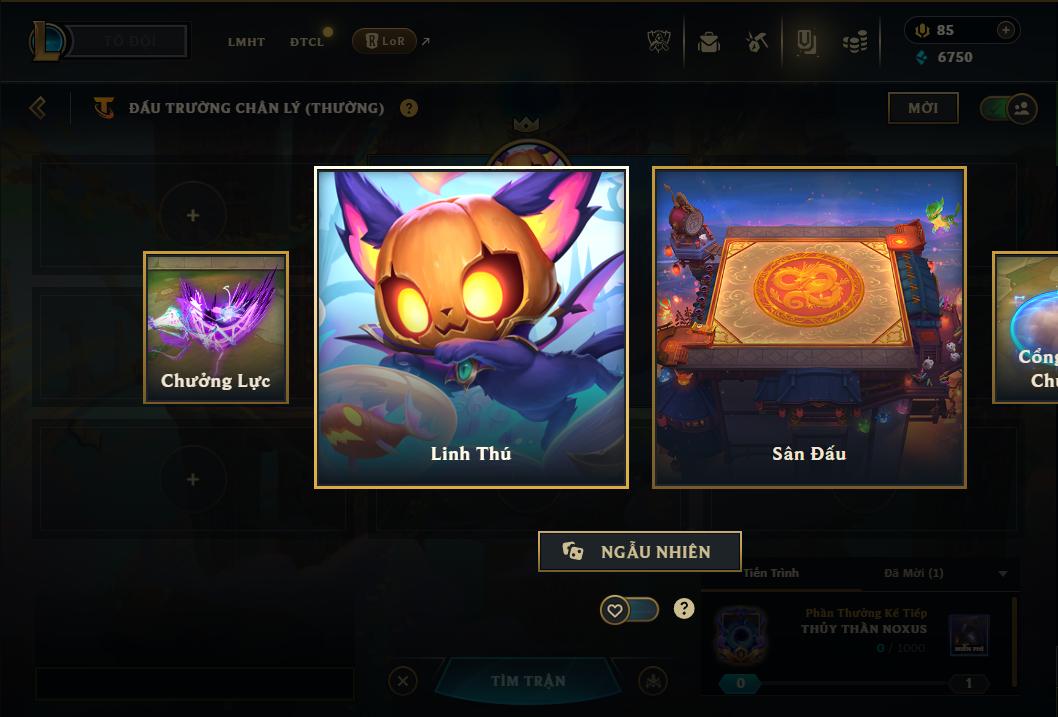Viewport: 1058px width, 717px height.
Task: Open the backpack collection icon
Action: coord(709,42)
